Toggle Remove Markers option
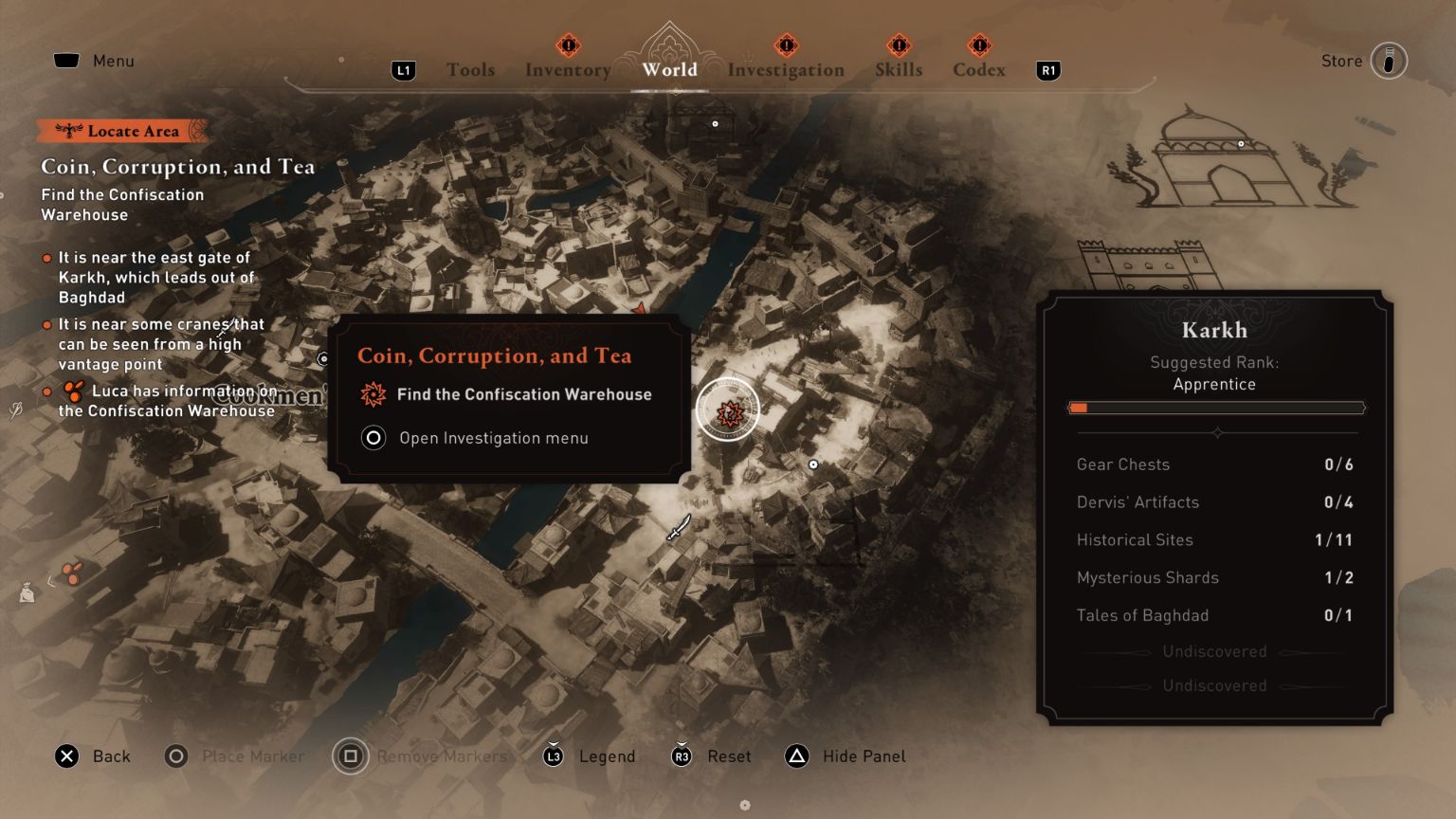 point(350,755)
